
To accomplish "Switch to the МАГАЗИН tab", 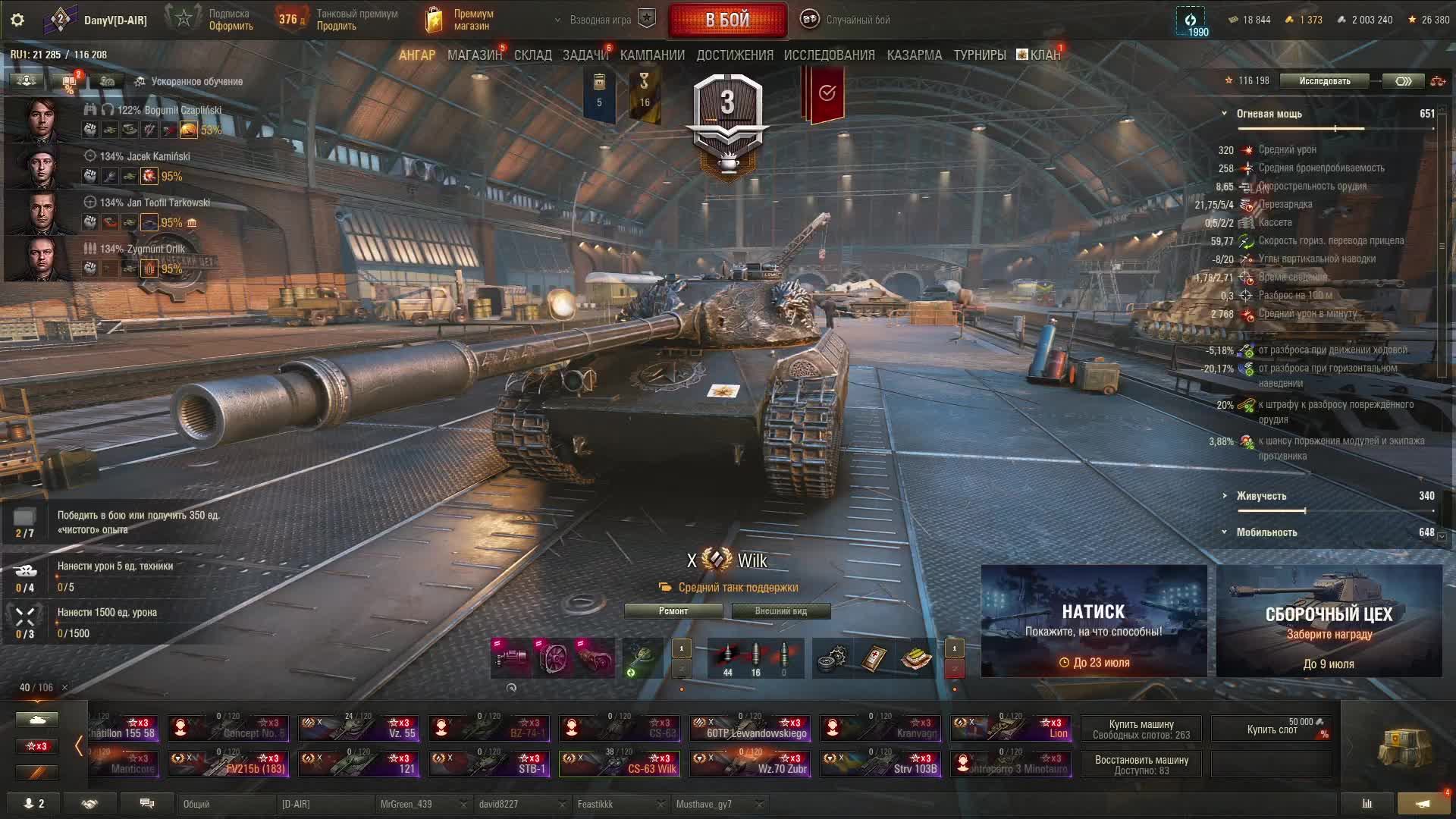I will pos(474,55).
